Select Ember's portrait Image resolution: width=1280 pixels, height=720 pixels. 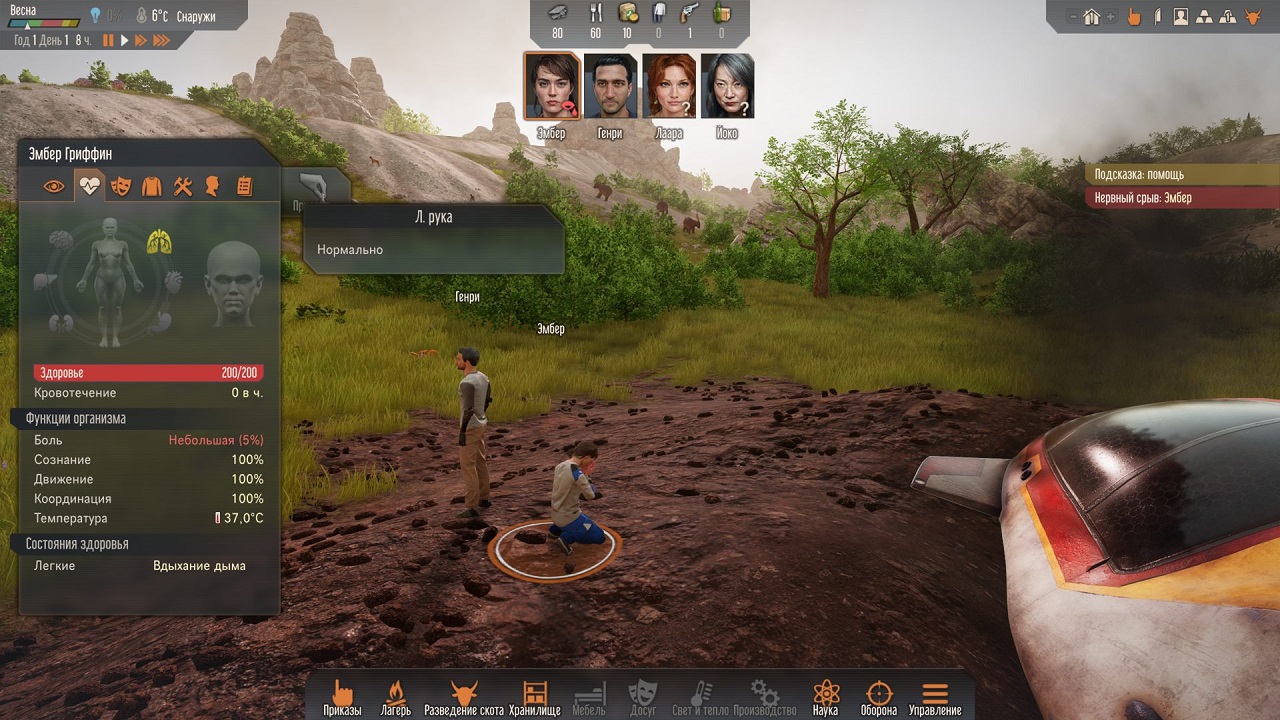[551, 86]
